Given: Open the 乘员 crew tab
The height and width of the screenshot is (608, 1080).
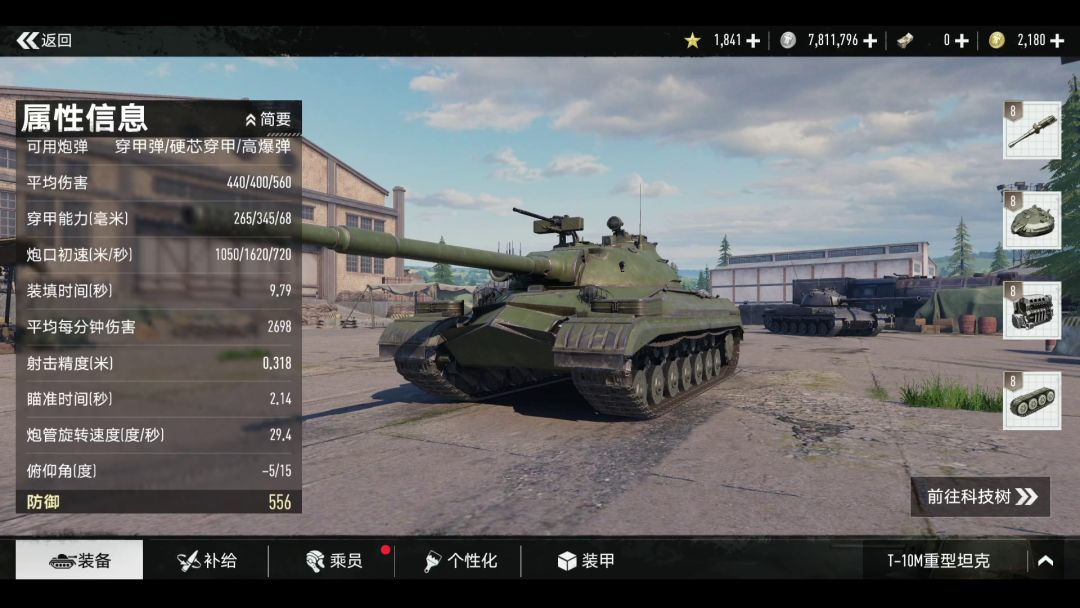Looking at the screenshot, I should tap(334, 561).
